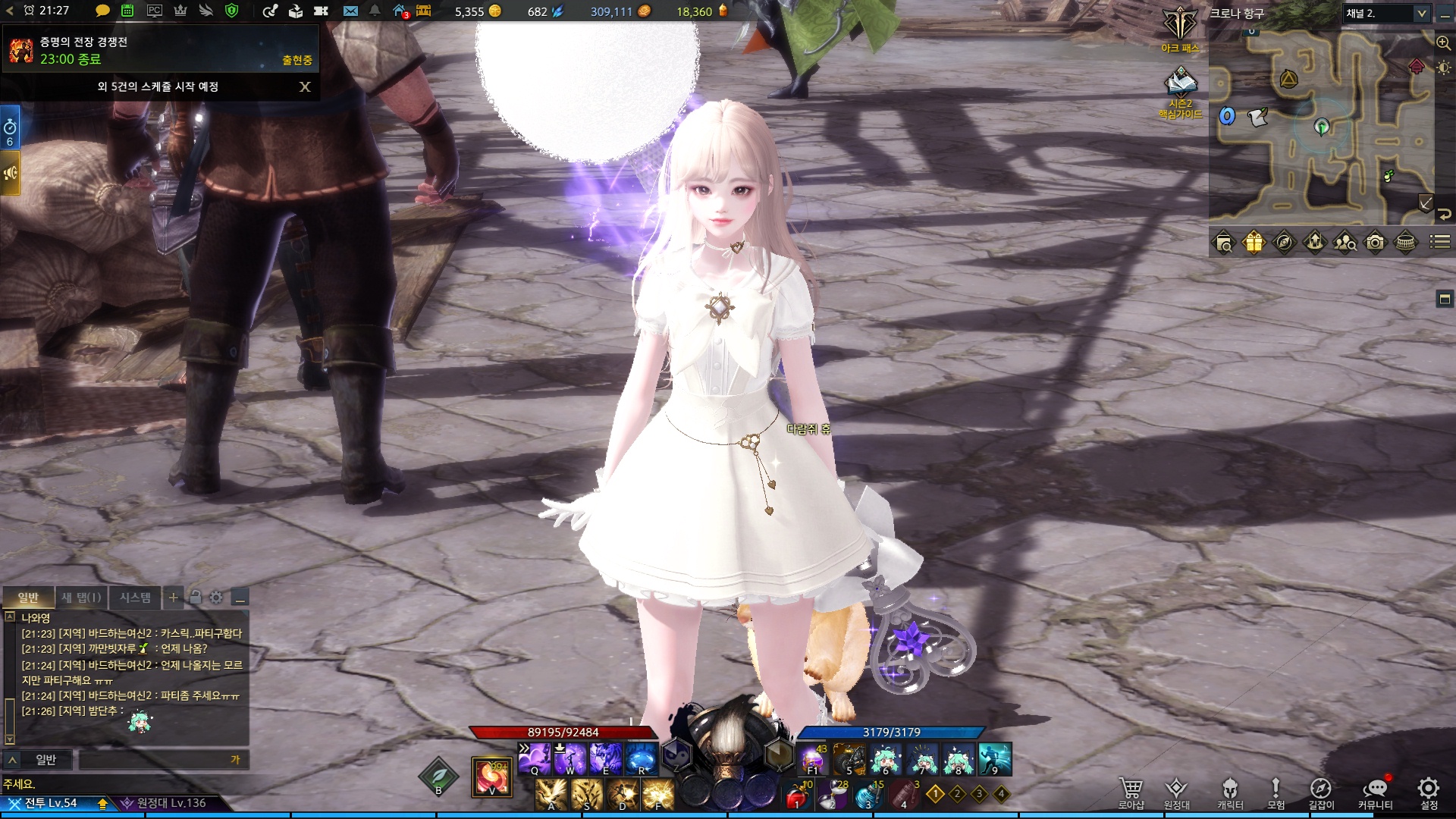Open the 길잡이 guide menu
This screenshot has height=819, width=1456.
[1320, 792]
